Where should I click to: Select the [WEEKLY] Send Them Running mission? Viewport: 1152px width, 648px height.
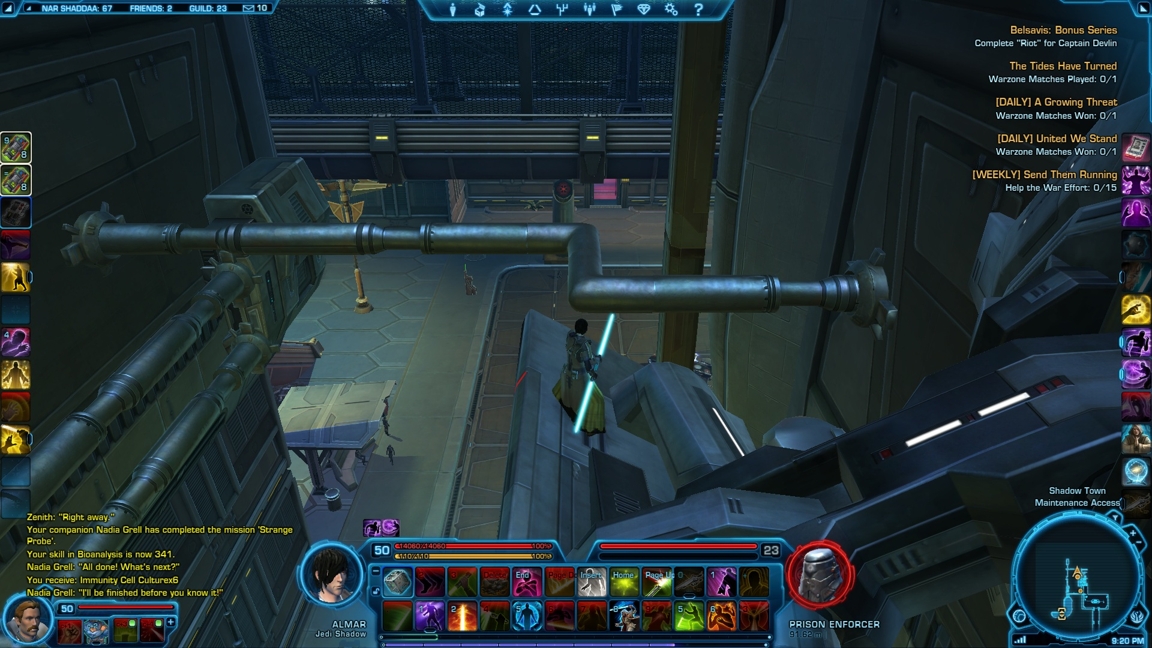click(1044, 175)
